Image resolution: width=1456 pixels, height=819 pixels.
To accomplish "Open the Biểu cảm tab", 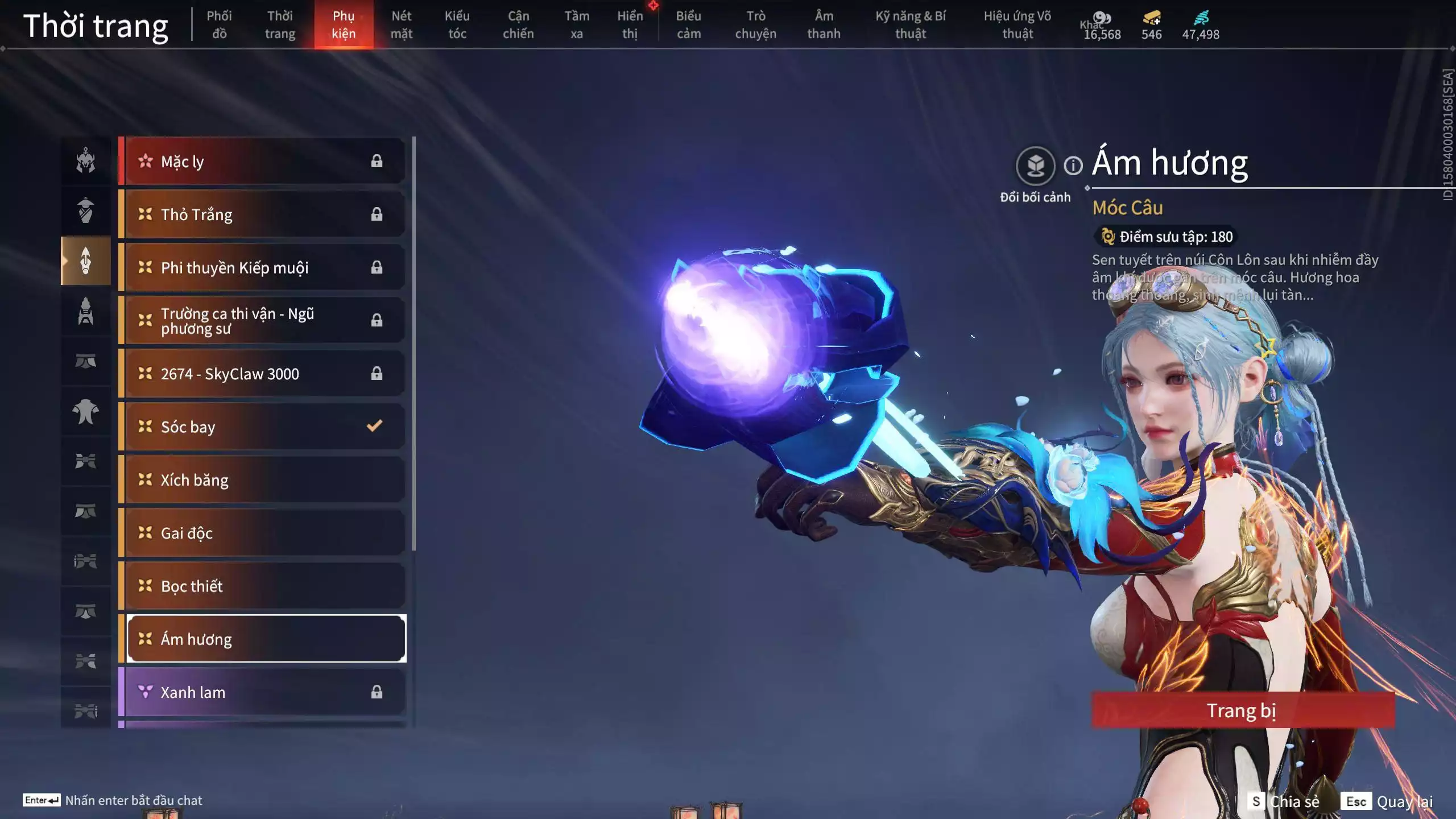I will [x=688, y=24].
